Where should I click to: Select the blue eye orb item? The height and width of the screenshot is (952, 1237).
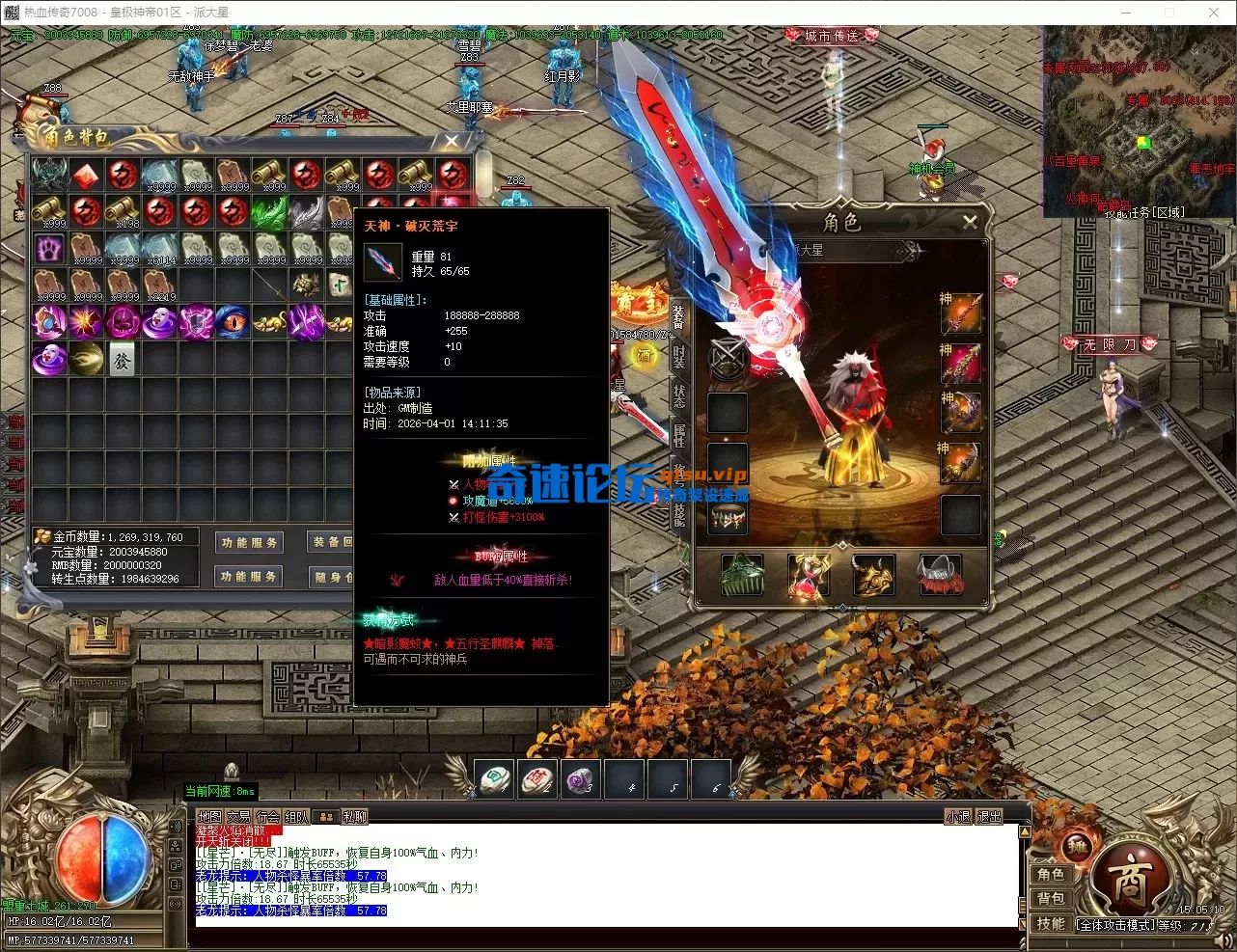[233, 322]
